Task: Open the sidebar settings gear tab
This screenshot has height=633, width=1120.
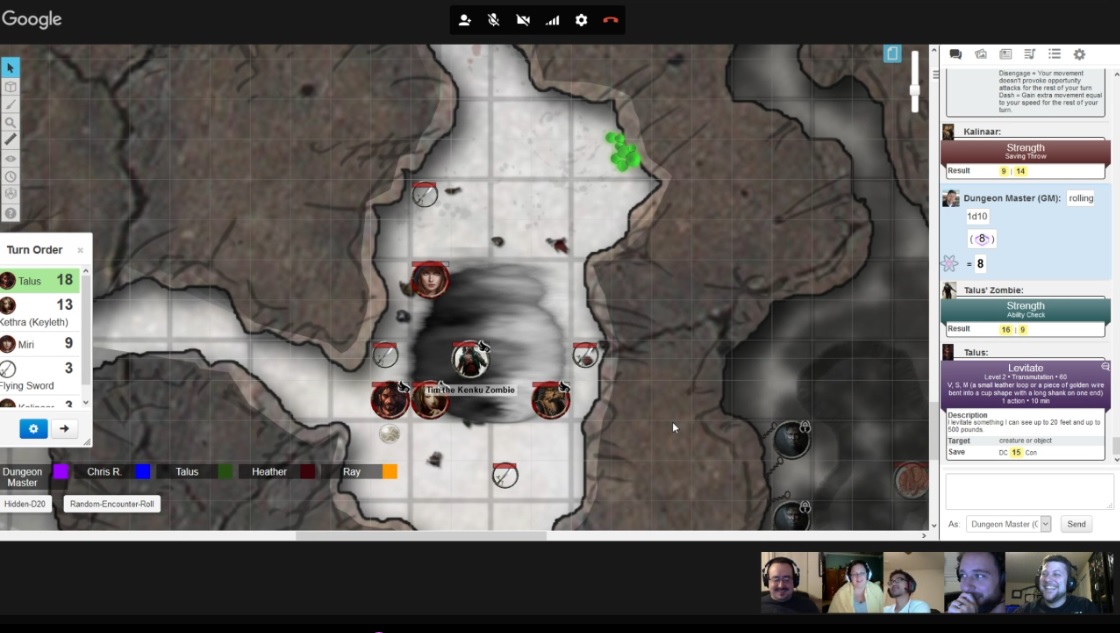Action: point(1079,55)
